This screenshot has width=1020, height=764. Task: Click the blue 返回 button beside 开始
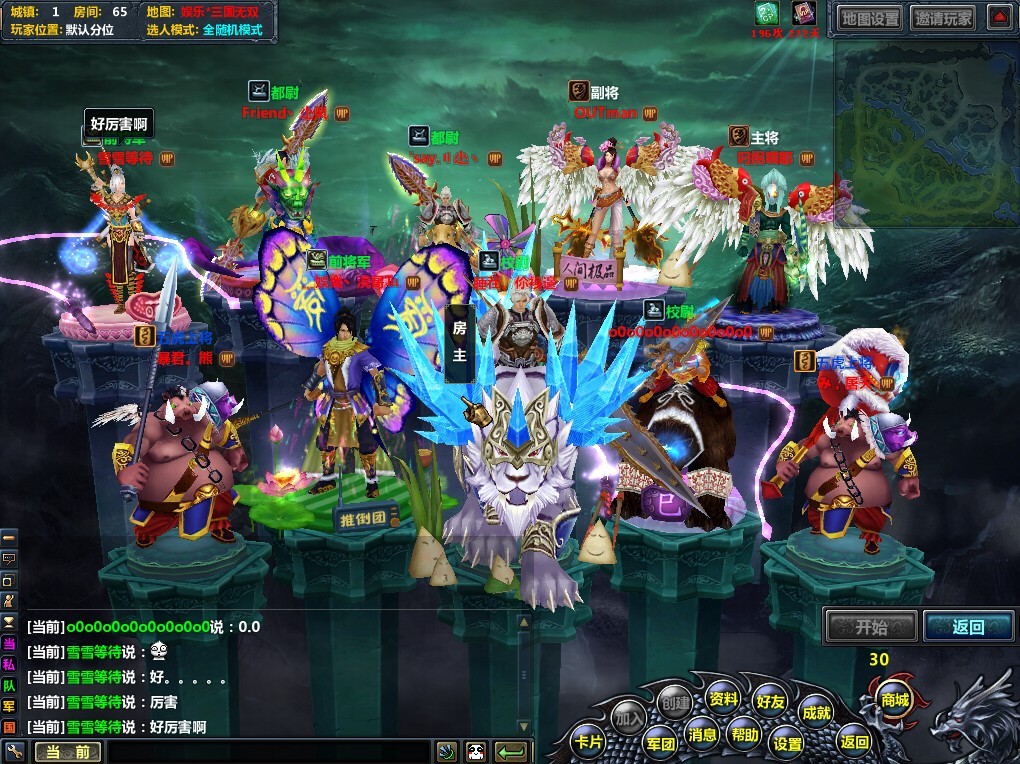(967, 627)
